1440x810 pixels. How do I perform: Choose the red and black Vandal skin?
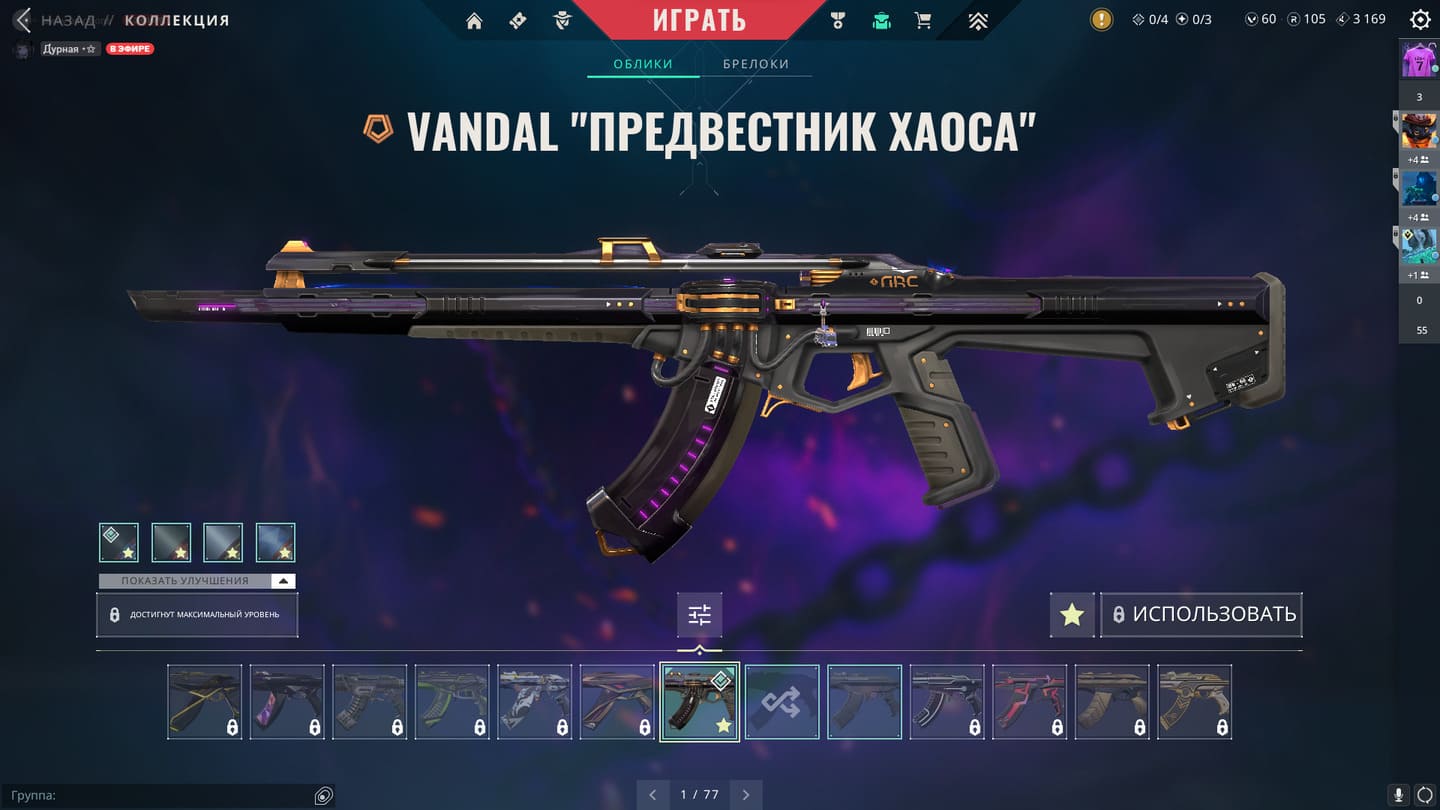1030,702
